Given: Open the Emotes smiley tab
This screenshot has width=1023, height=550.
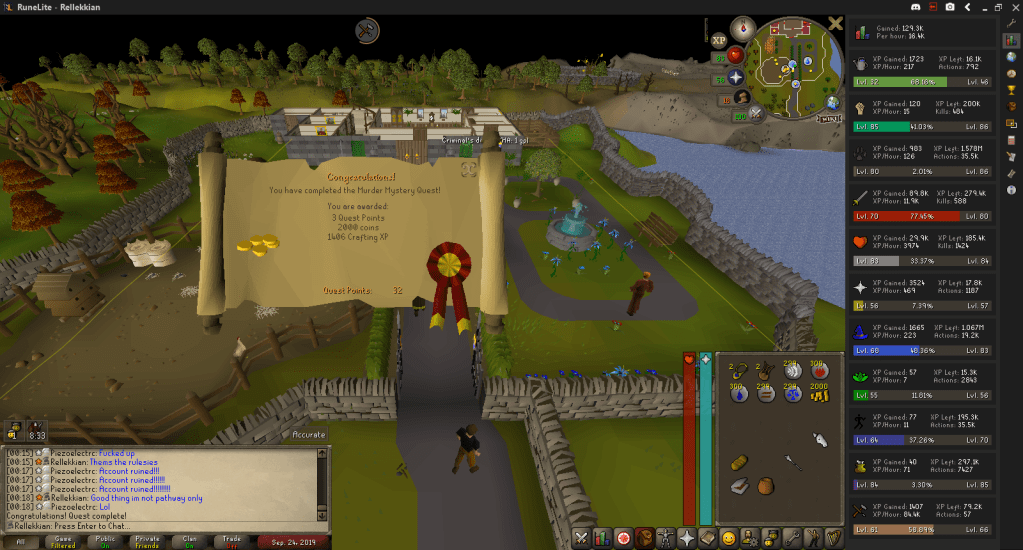Looking at the screenshot, I should (x=729, y=537).
